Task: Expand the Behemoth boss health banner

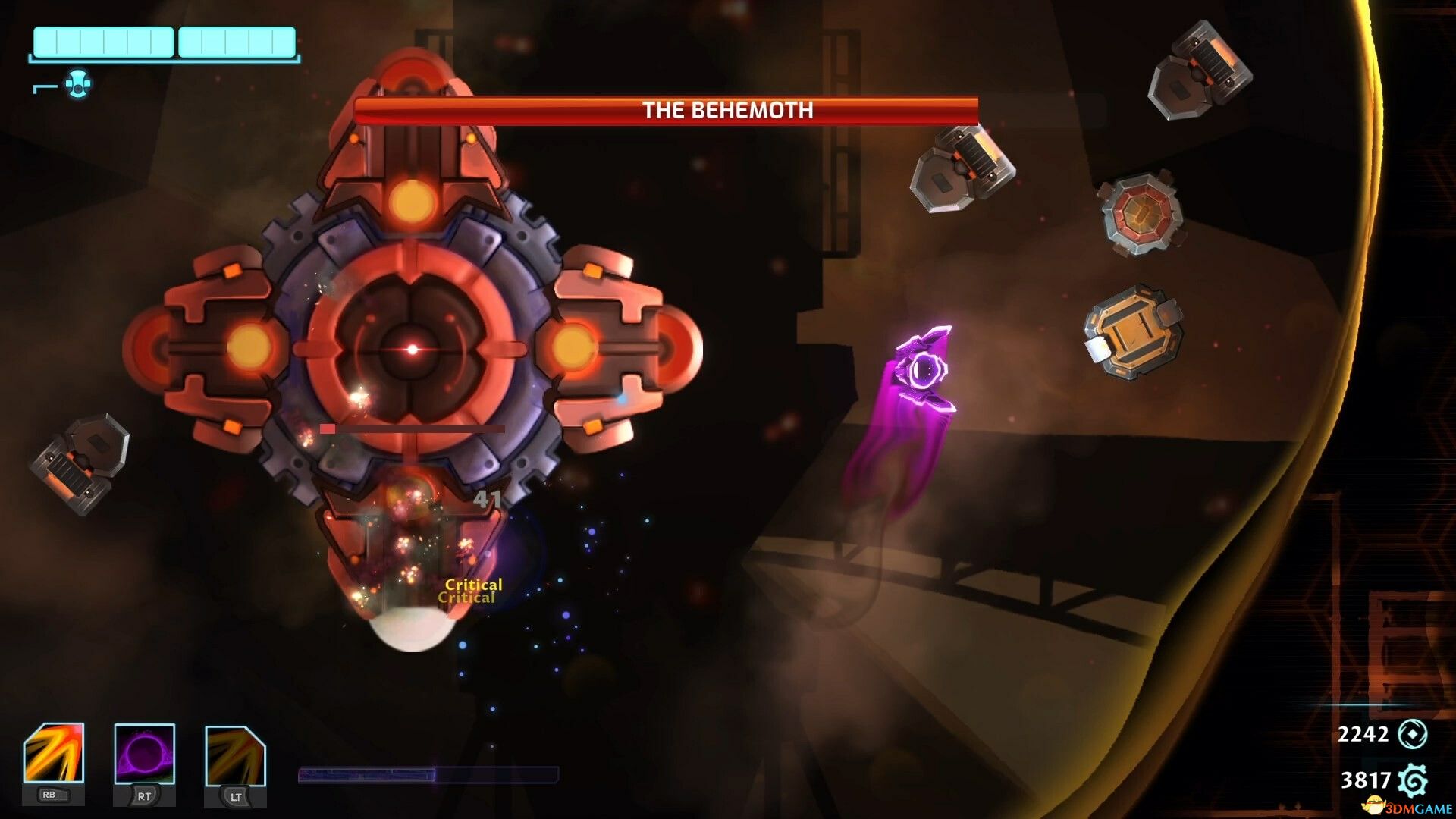Action: coord(666,109)
